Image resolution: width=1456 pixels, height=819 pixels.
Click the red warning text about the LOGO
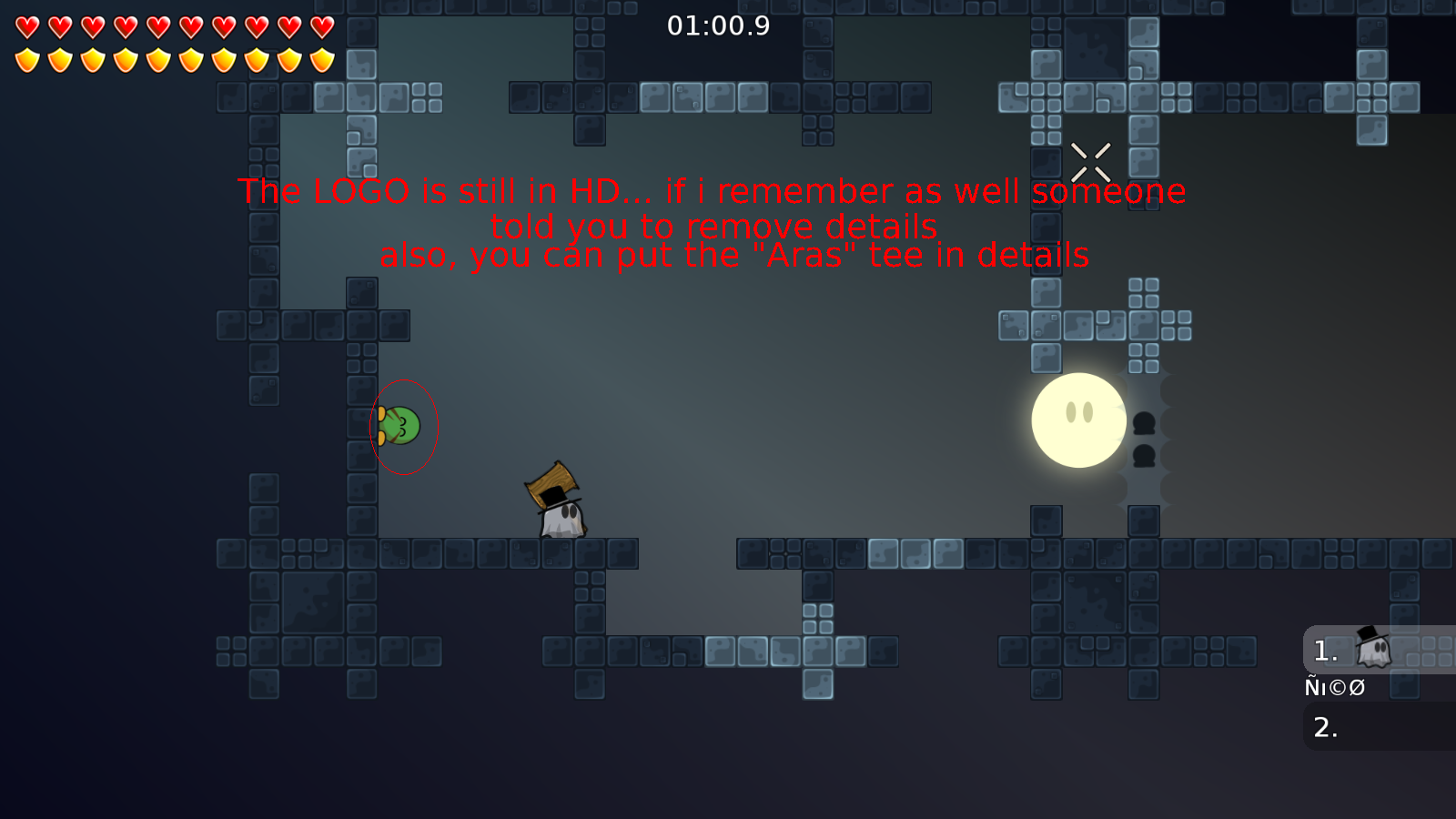tap(712, 191)
